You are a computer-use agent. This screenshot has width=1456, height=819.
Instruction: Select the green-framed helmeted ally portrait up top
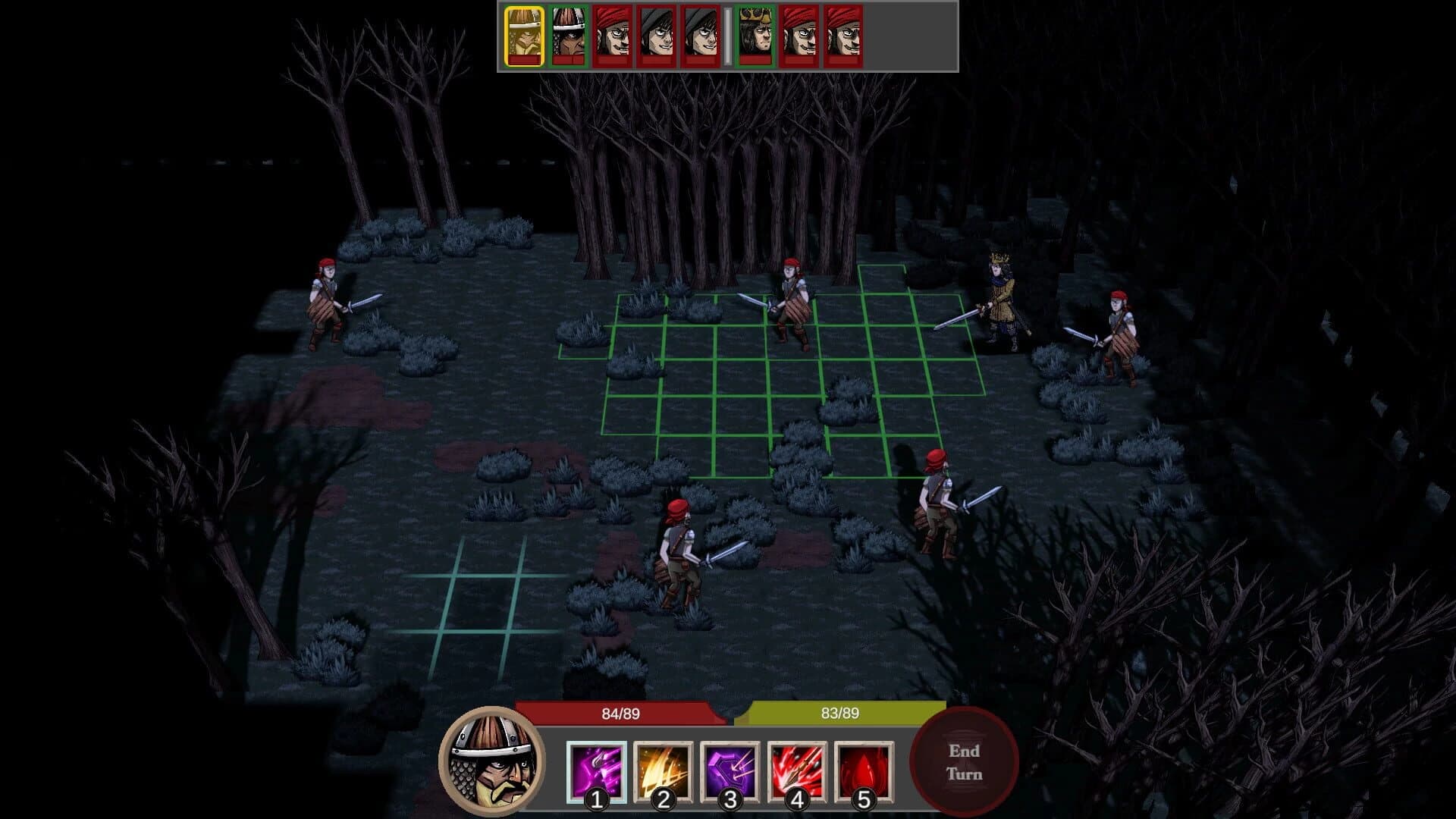[567, 34]
